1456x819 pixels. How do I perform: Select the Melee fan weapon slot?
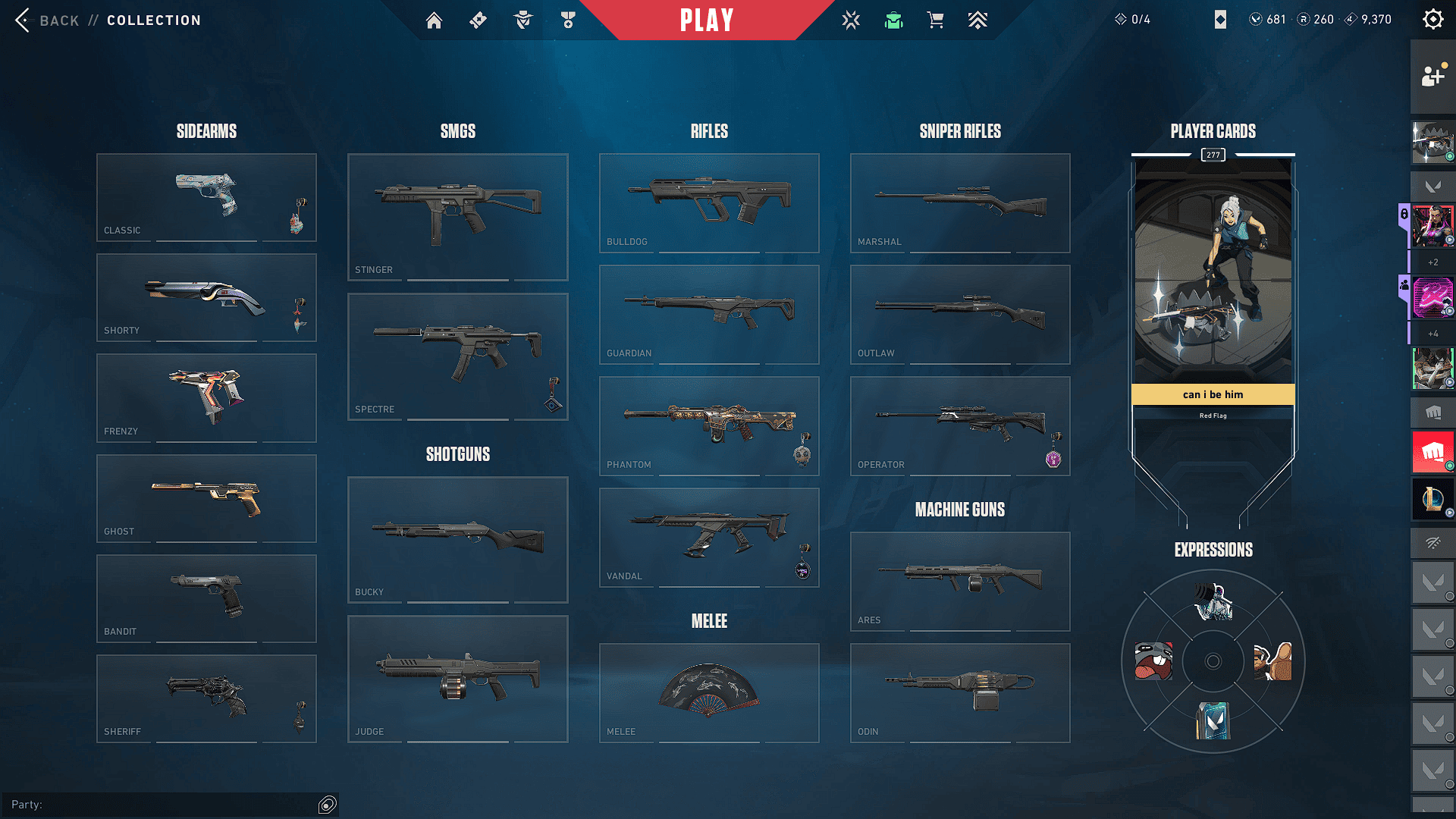[x=709, y=692]
